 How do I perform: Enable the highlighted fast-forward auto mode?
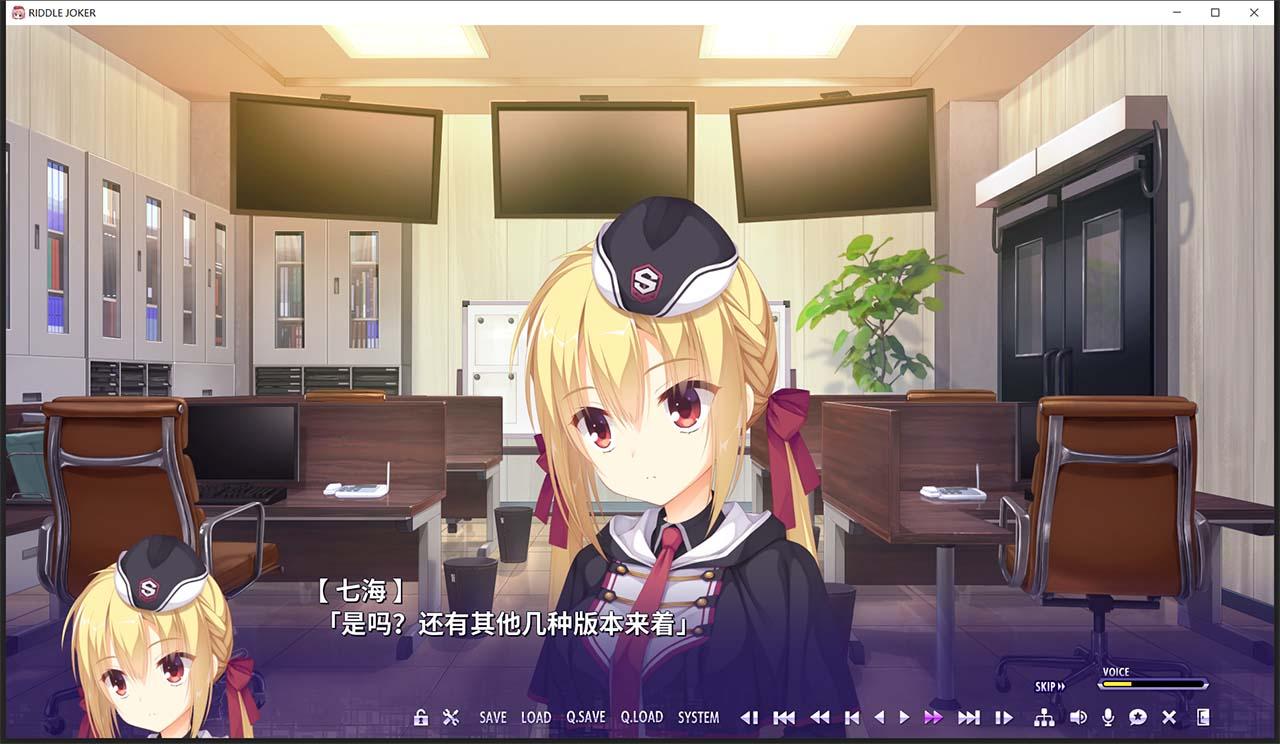pos(932,718)
